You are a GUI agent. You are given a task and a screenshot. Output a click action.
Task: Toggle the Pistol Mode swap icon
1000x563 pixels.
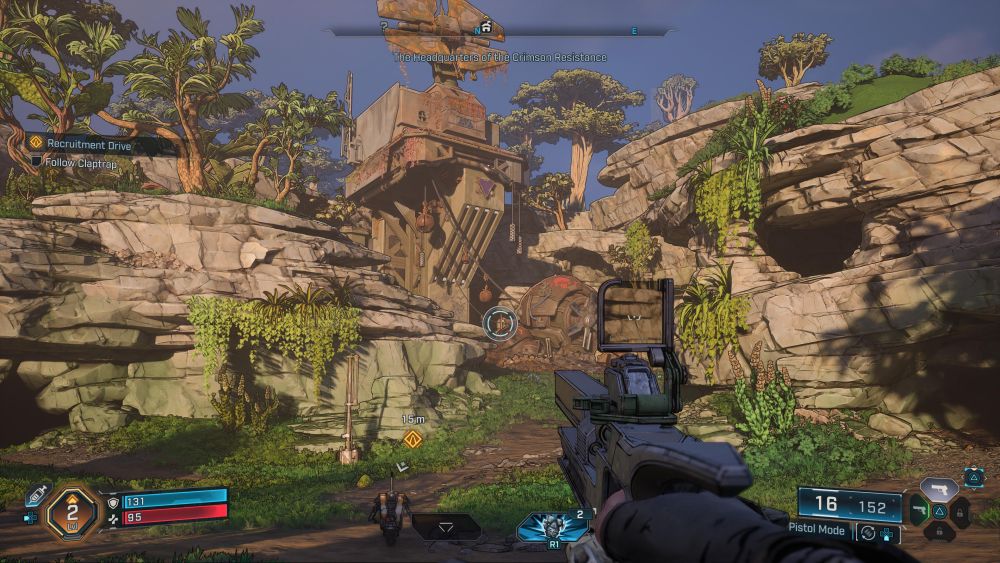866,532
